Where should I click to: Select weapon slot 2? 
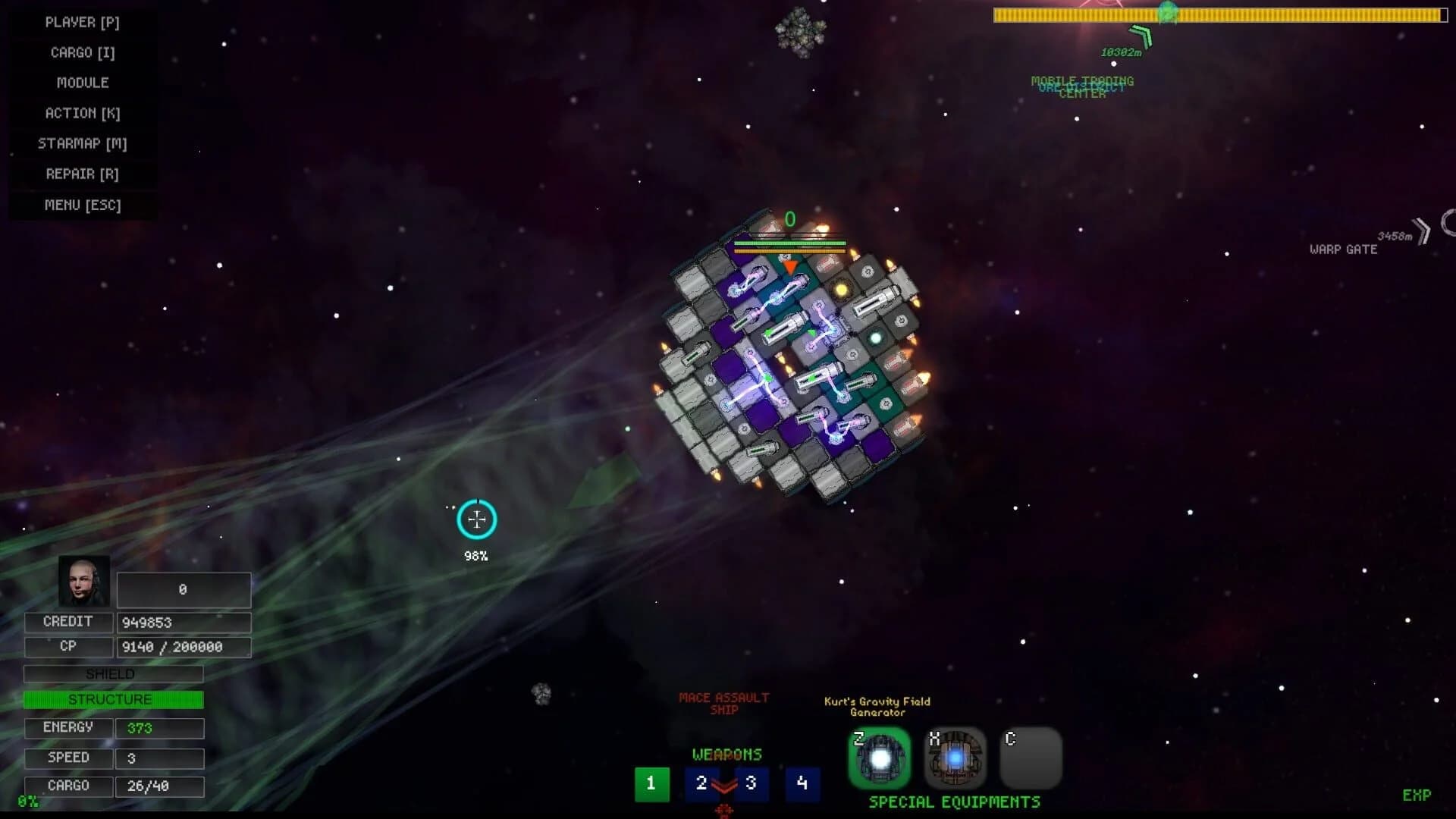701,784
